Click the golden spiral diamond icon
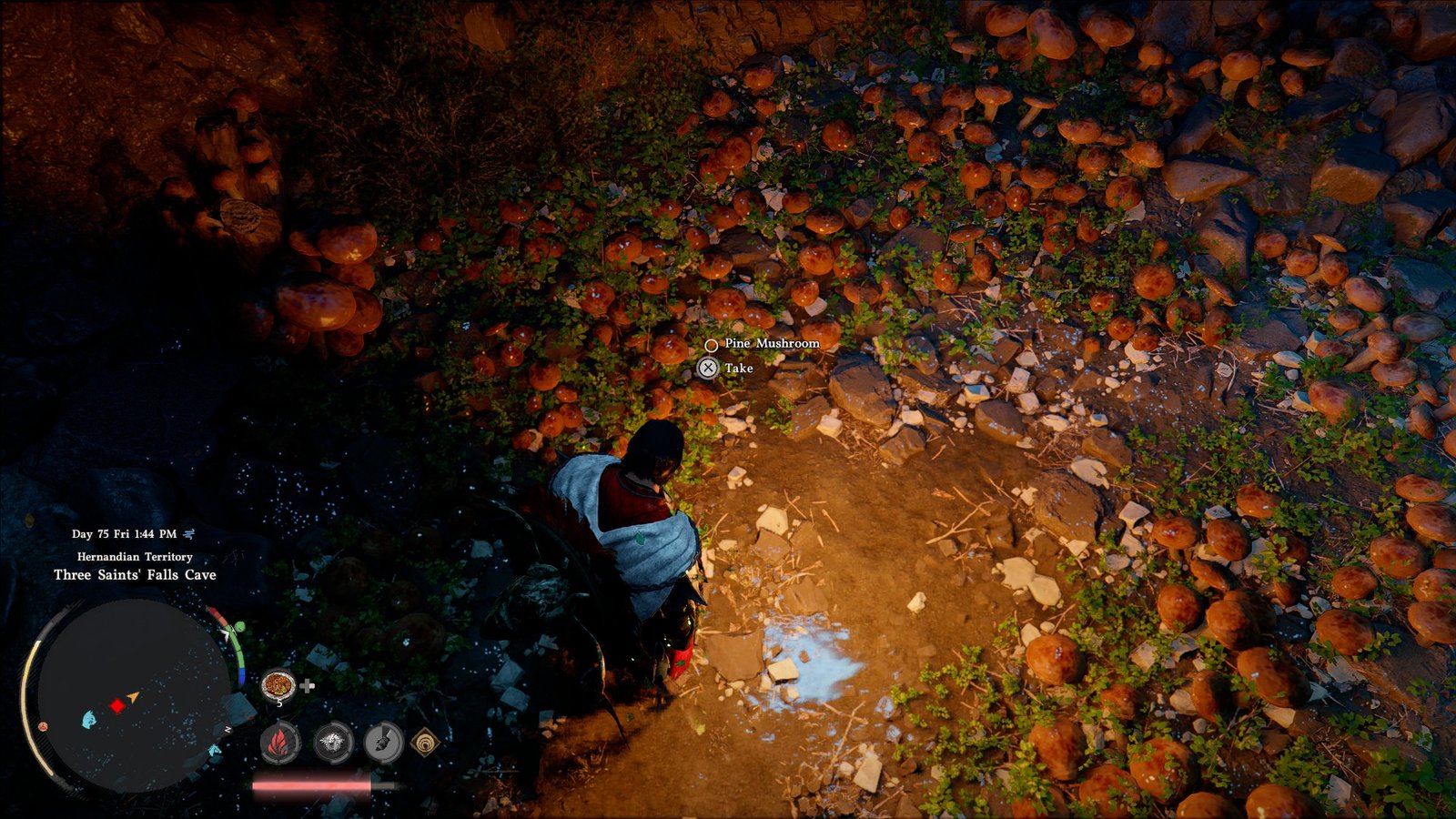Screen dimensions: 1456x819 pos(425,743)
